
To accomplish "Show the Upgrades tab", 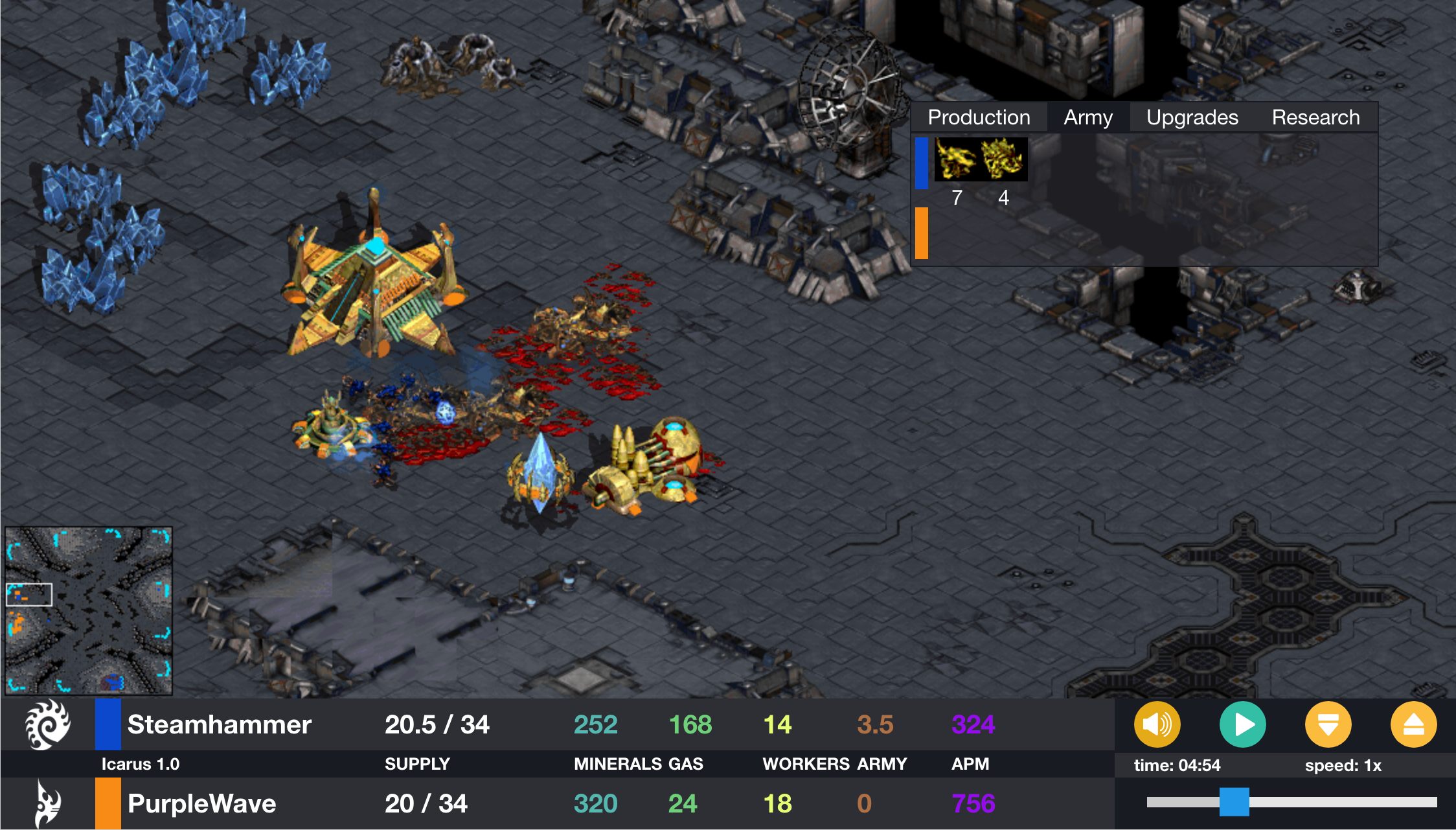I will coord(1192,117).
